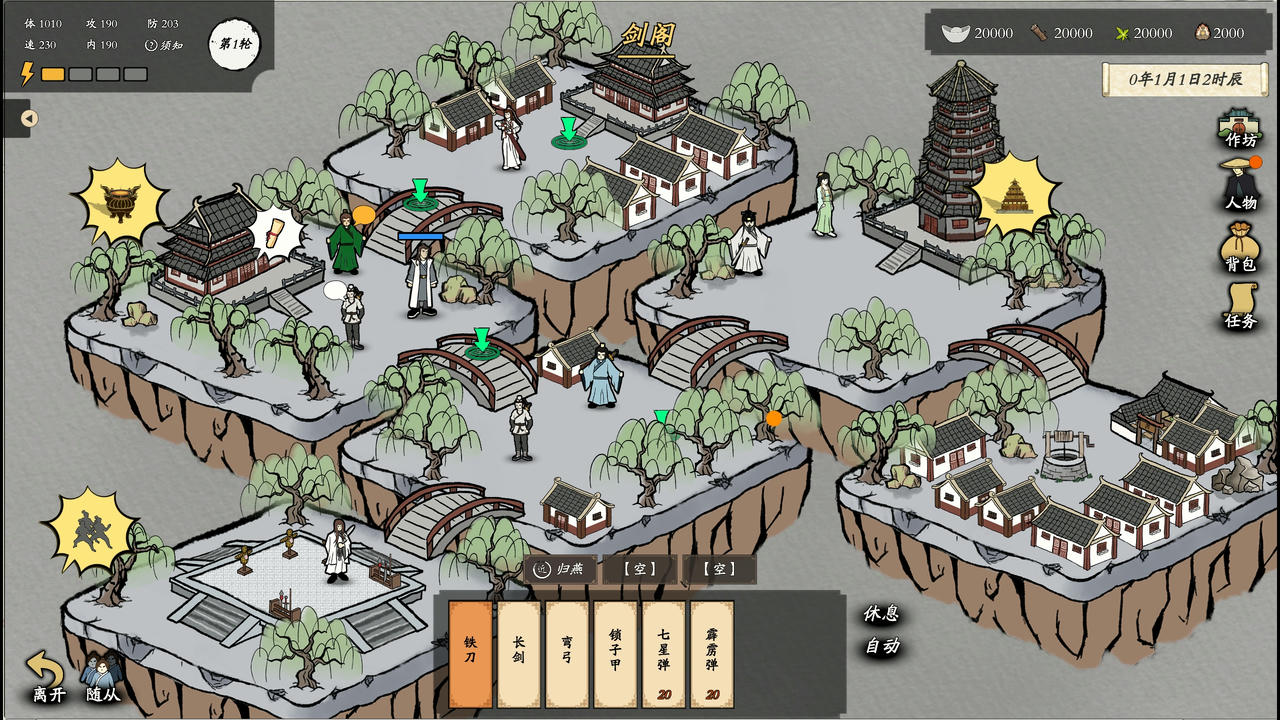Image resolution: width=1280 pixels, height=720 pixels.
Task: Toggle 自动 auto mode
Action: coord(881,646)
